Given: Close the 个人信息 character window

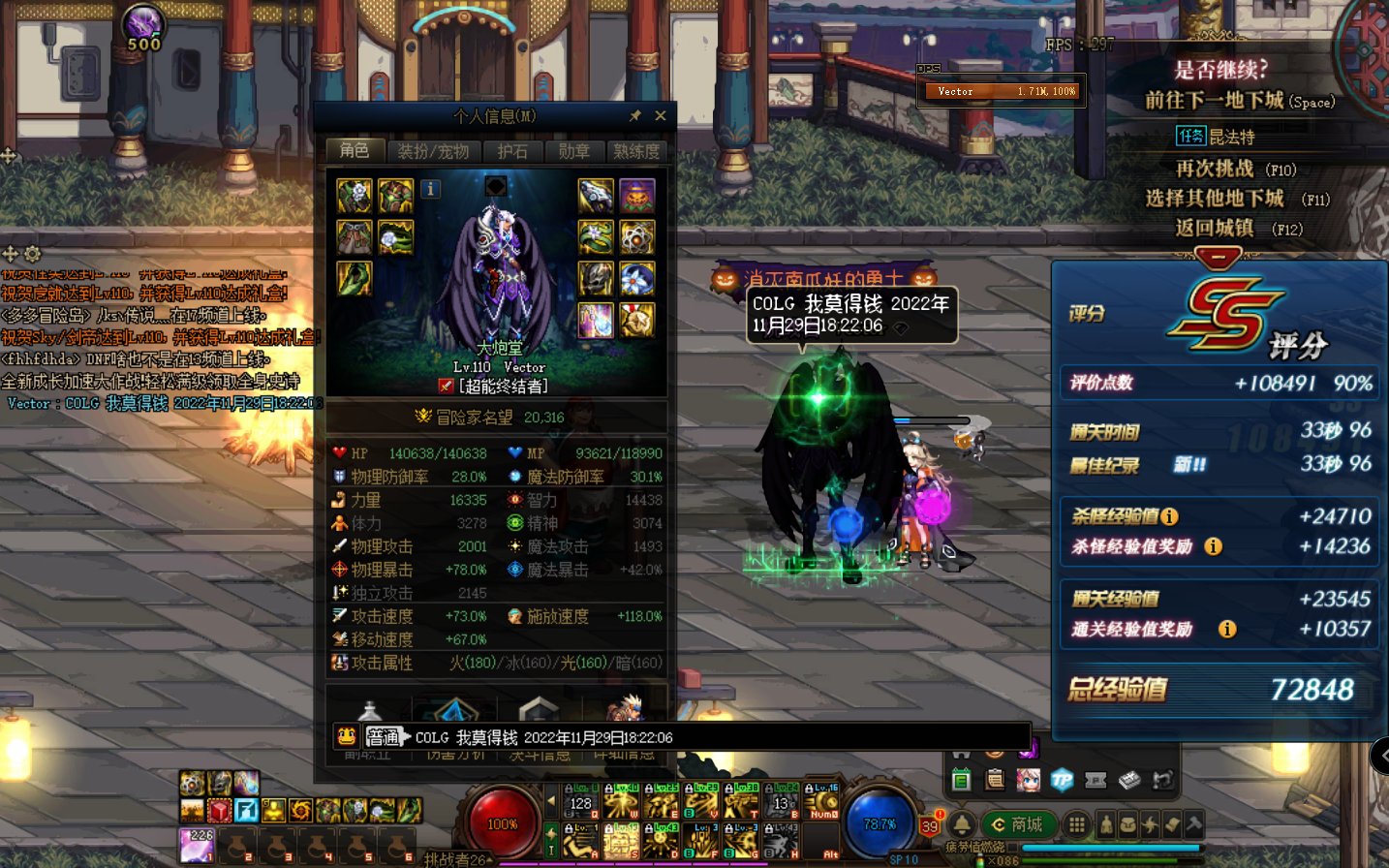Looking at the screenshot, I should pos(661,116).
